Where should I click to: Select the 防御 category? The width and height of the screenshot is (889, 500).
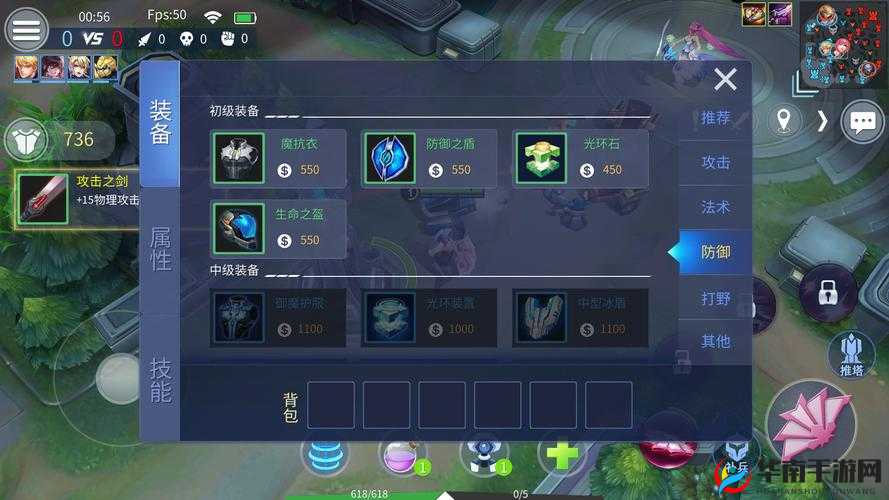tap(715, 252)
